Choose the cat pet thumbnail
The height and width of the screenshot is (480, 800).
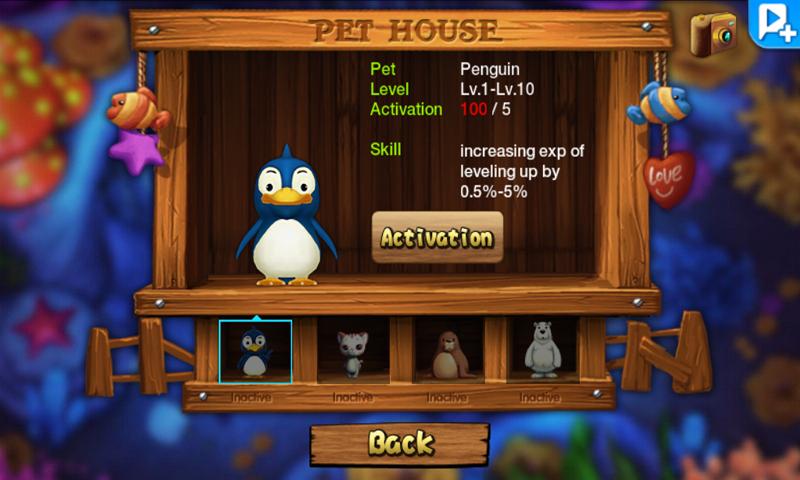[350, 351]
